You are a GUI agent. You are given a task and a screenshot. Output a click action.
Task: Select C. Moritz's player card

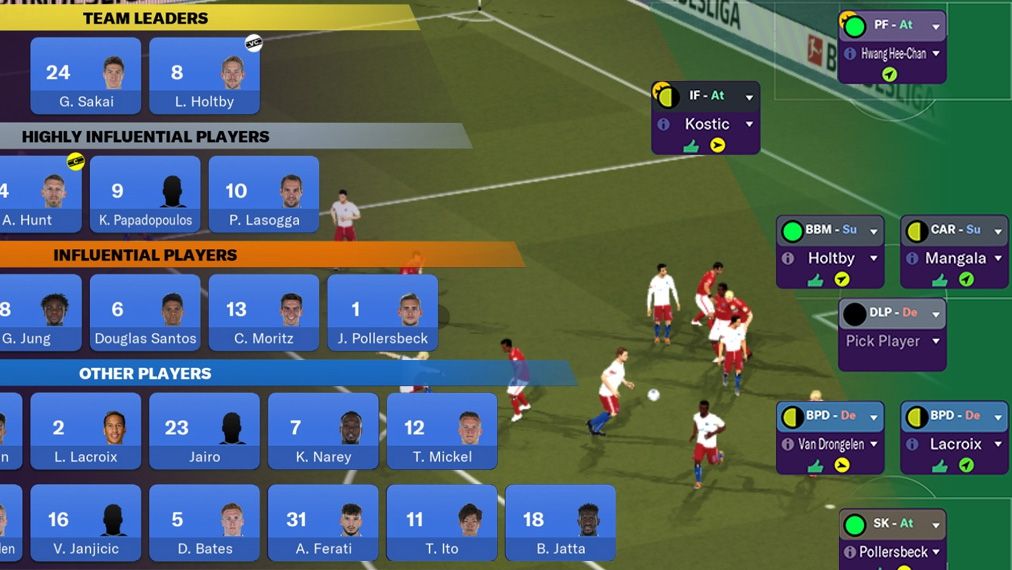(263, 313)
